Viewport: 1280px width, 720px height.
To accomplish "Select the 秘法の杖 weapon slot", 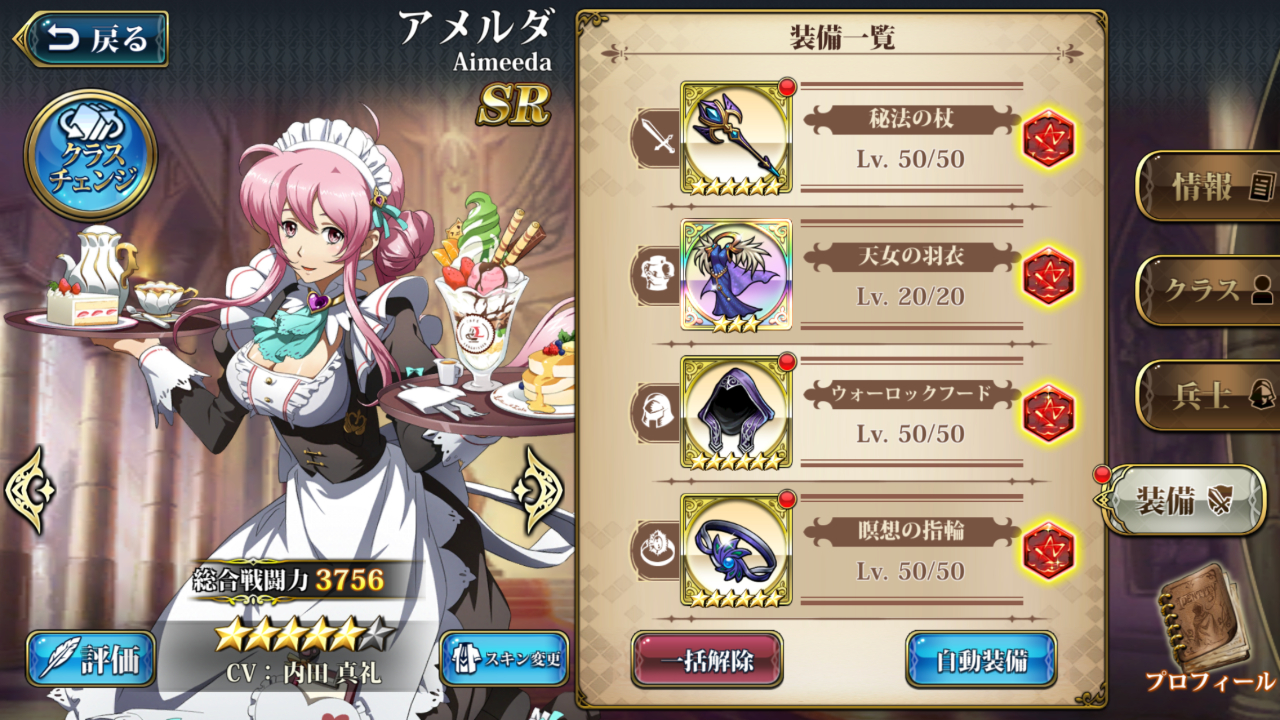I will click(x=736, y=138).
